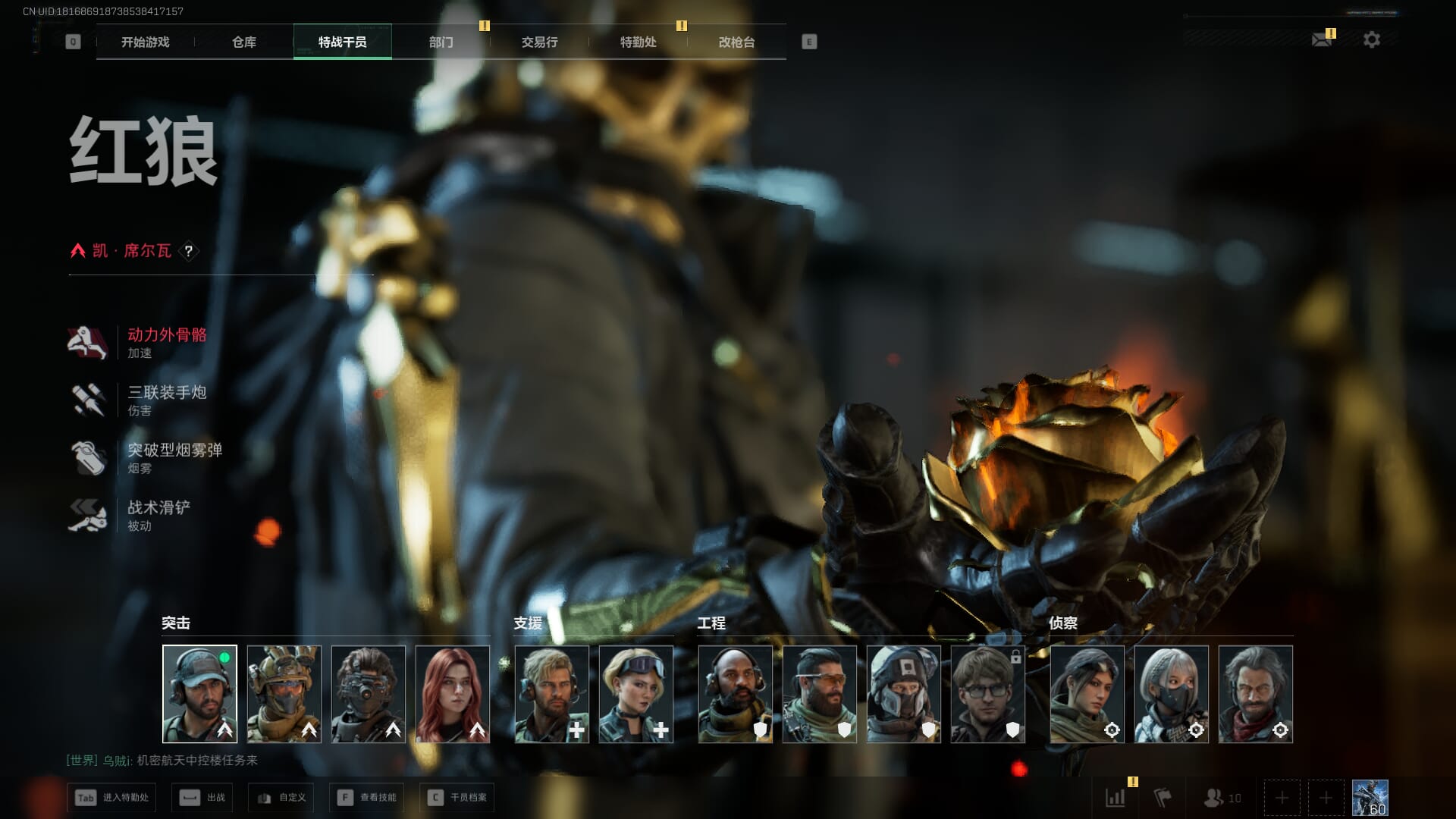
Task: Open the gear settings icon
Action: [x=1372, y=39]
